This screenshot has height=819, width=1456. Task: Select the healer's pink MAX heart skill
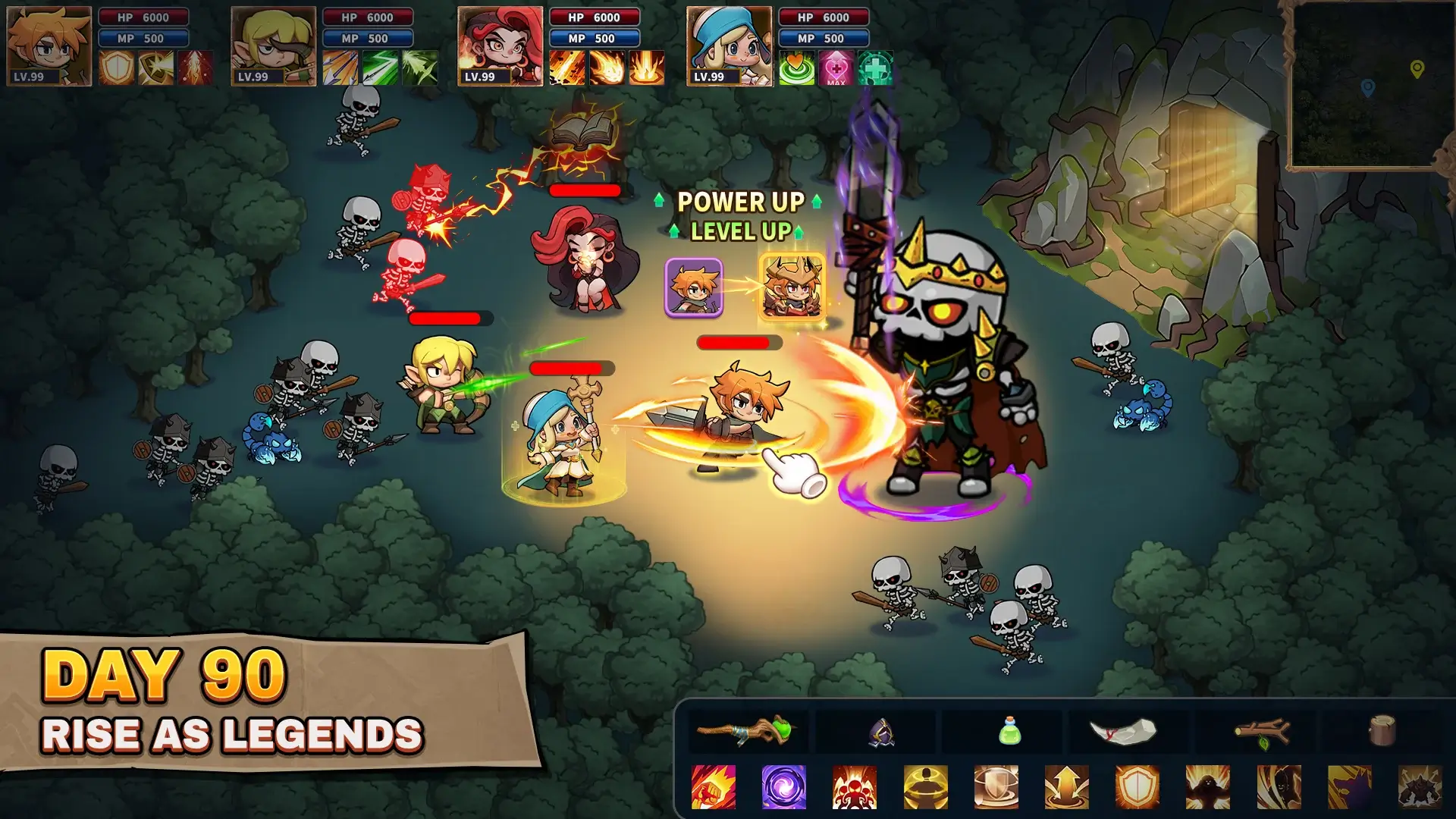coord(835,67)
